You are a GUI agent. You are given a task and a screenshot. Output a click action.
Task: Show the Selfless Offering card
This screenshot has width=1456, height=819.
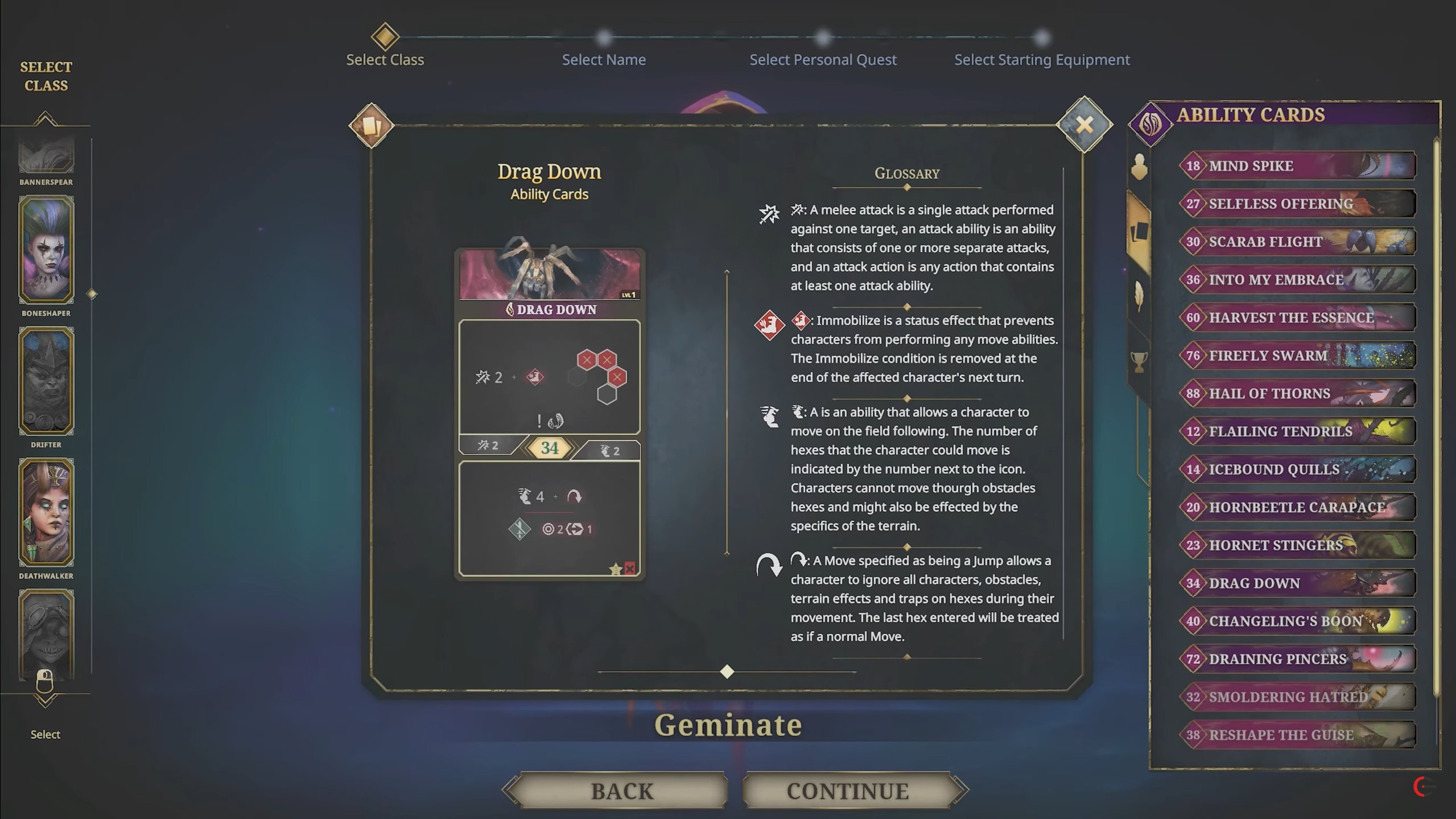[x=1297, y=204]
